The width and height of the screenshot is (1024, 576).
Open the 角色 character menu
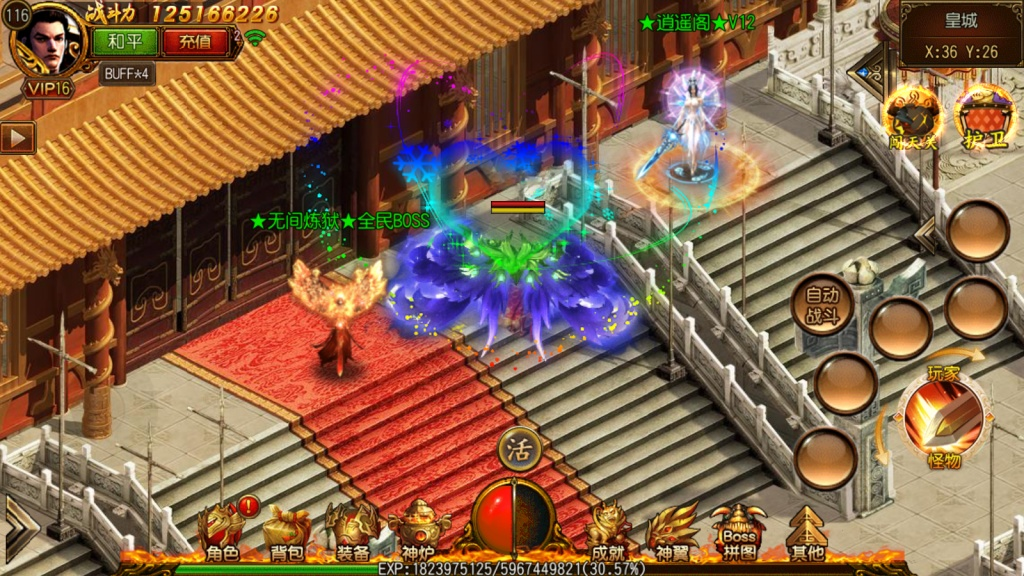pyautogui.click(x=221, y=532)
